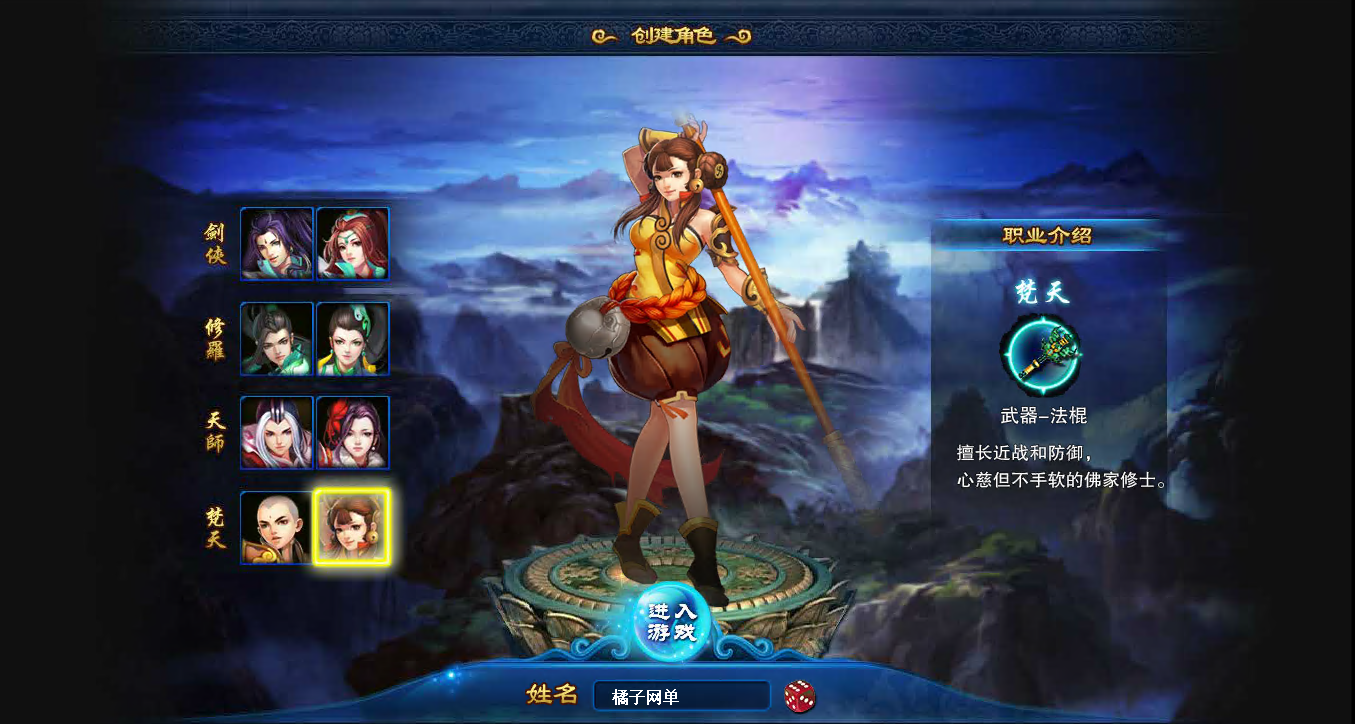
Task: Choose the male 修罗 class portrait
Action: (277, 338)
